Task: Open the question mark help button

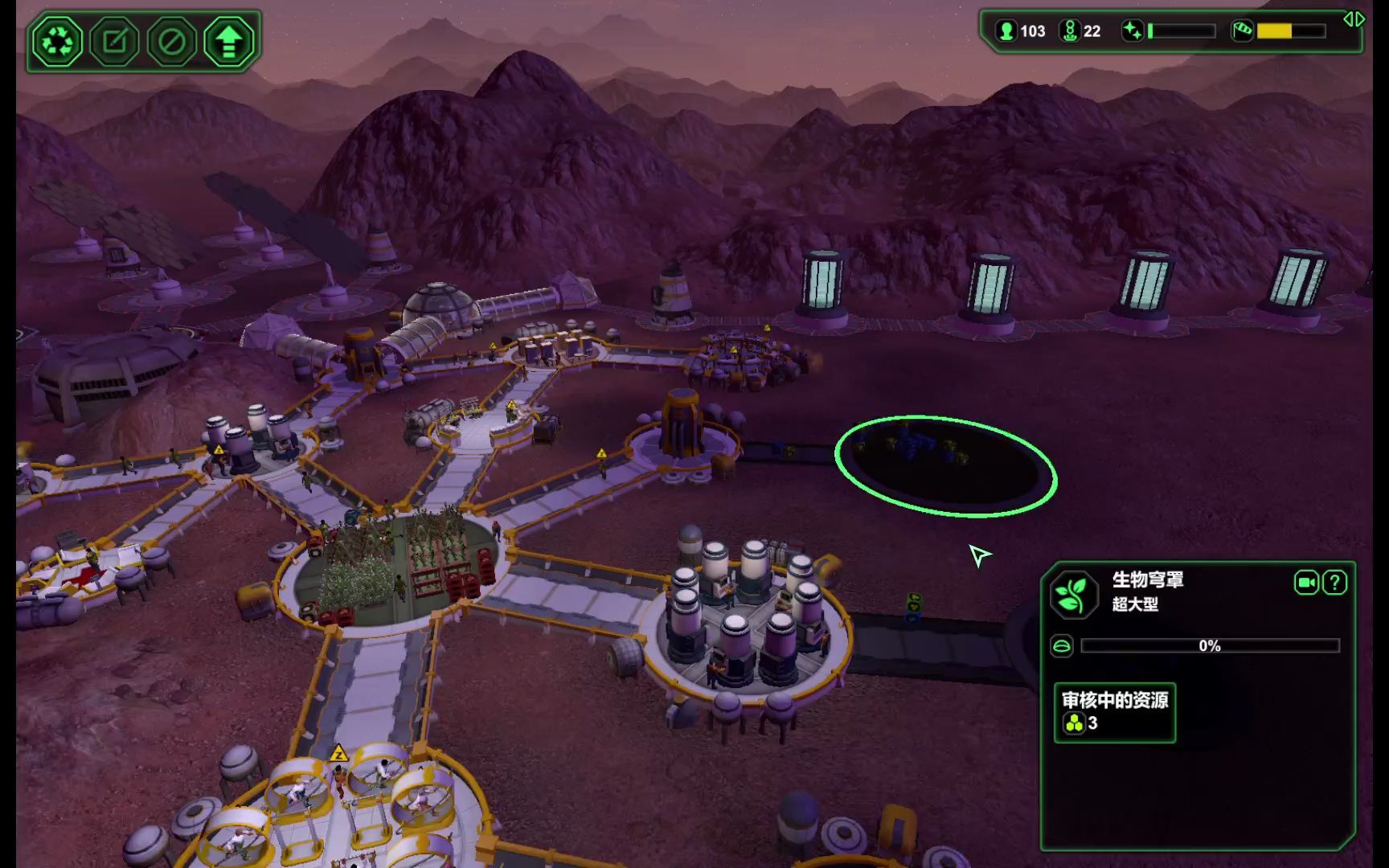Action: (x=1335, y=583)
